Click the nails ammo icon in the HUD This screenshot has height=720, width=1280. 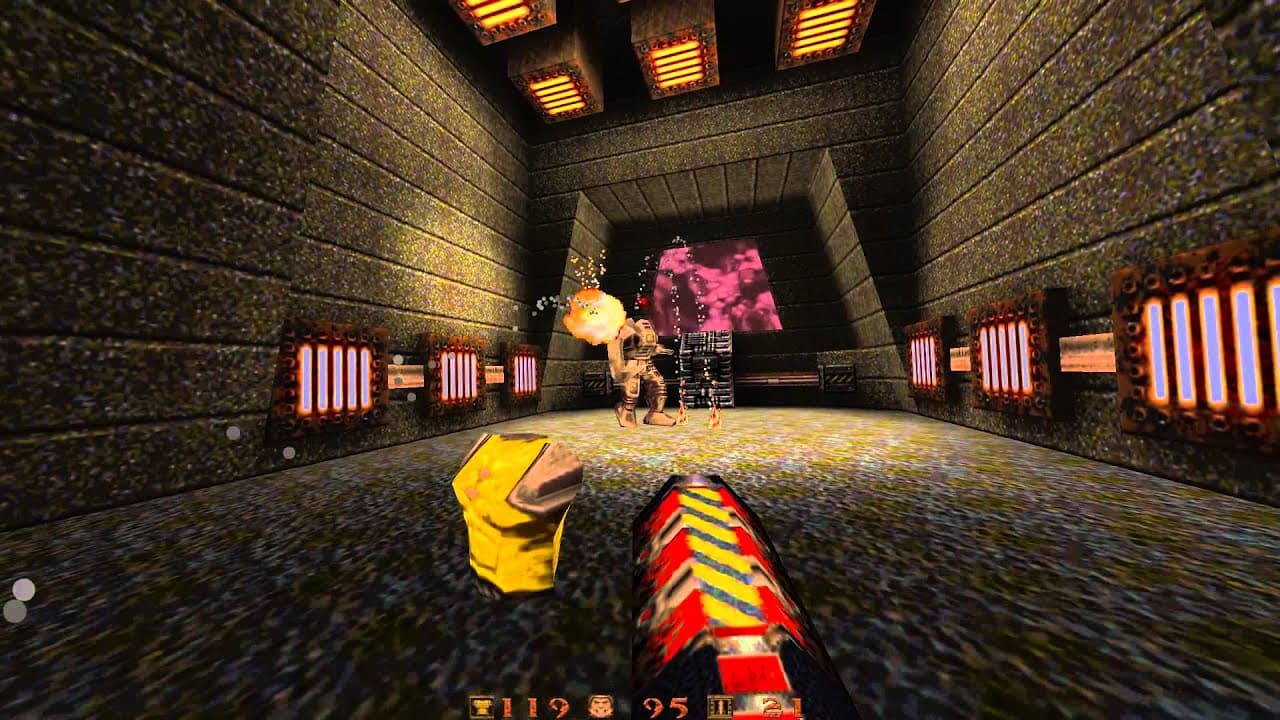click(x=722, y=705)
